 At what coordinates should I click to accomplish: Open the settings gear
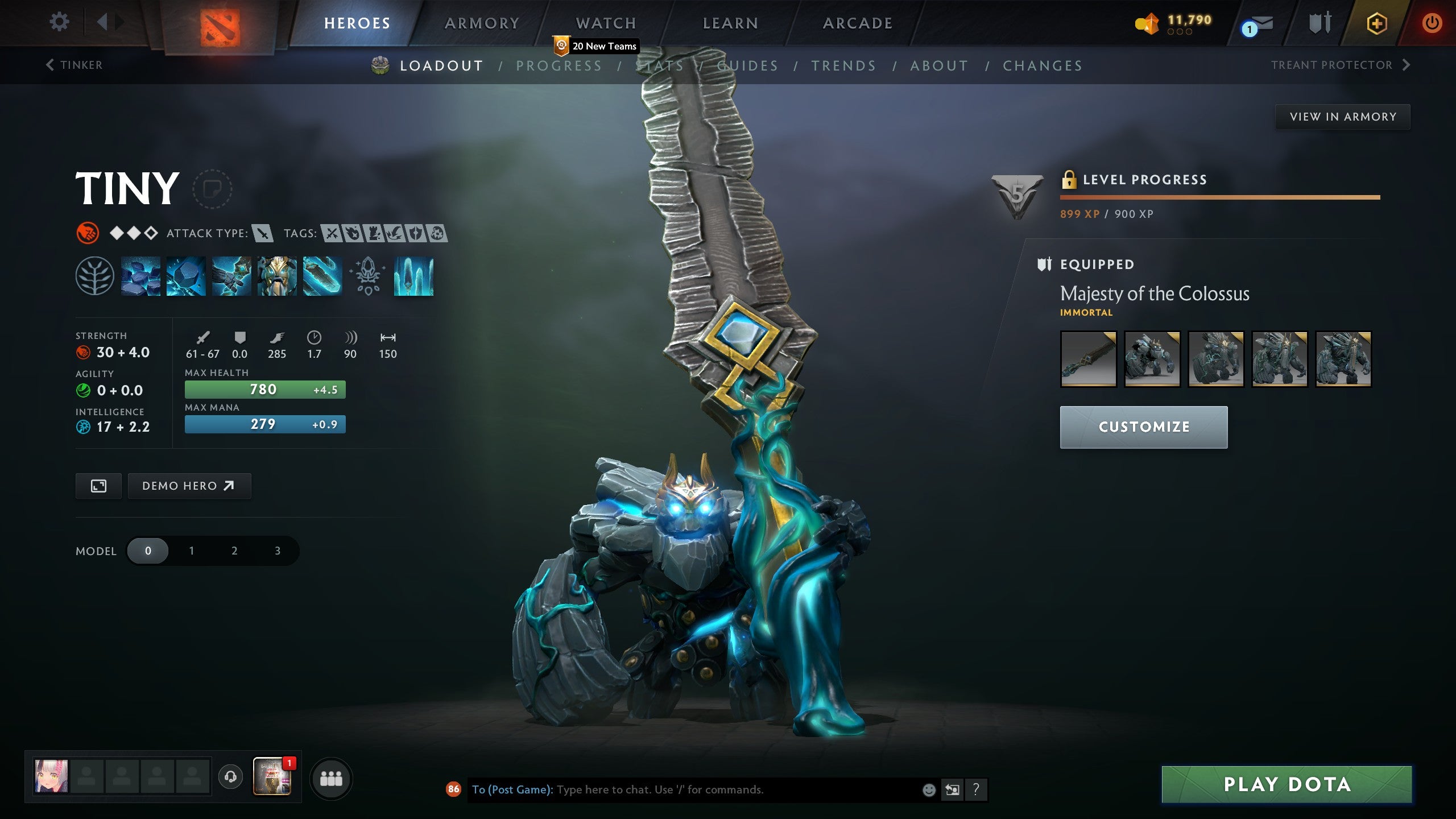(x=59, y=22)
